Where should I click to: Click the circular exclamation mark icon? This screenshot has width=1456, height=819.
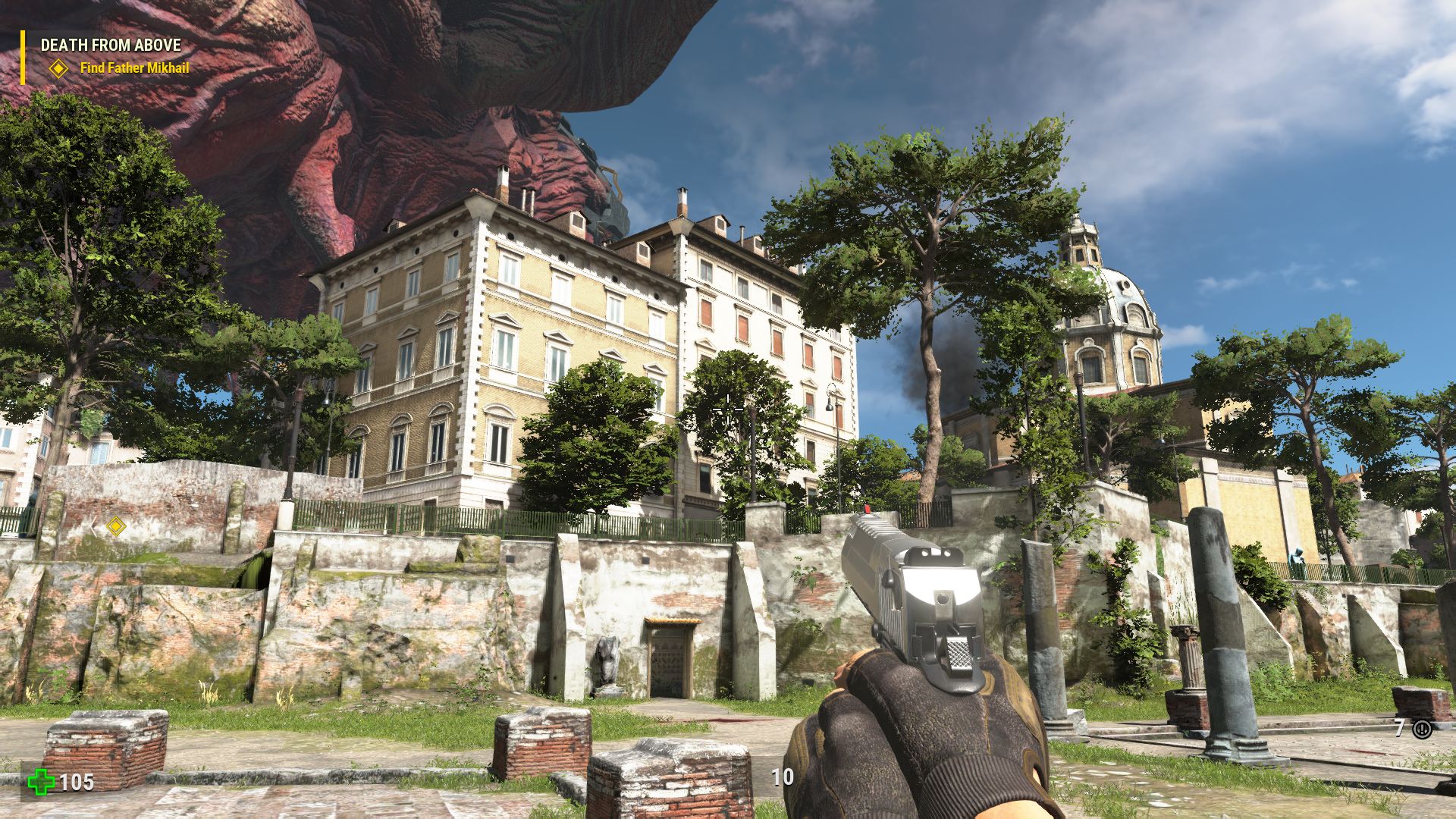1422,730
